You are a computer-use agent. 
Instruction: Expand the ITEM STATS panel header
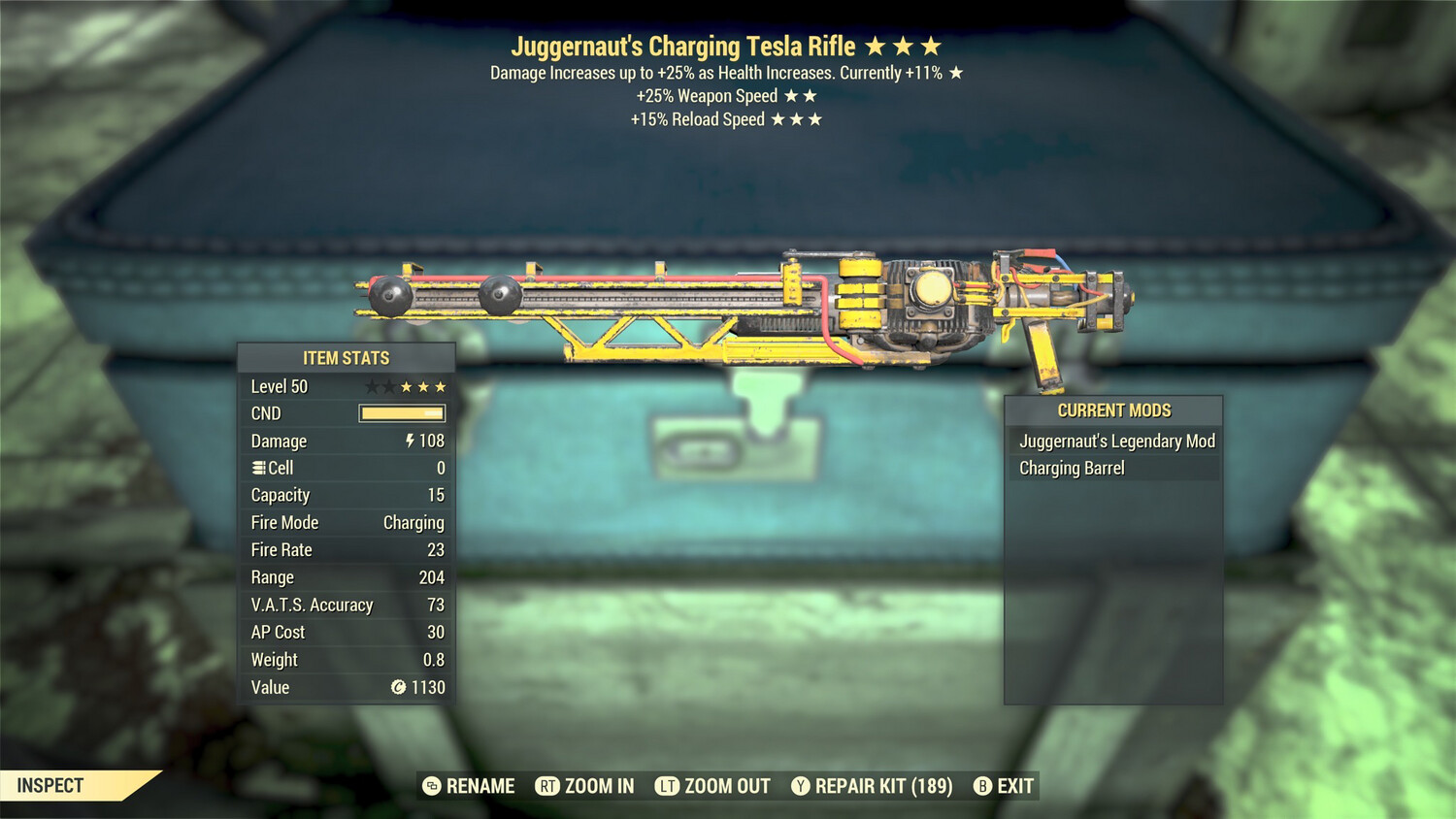[x=346, y=357]
